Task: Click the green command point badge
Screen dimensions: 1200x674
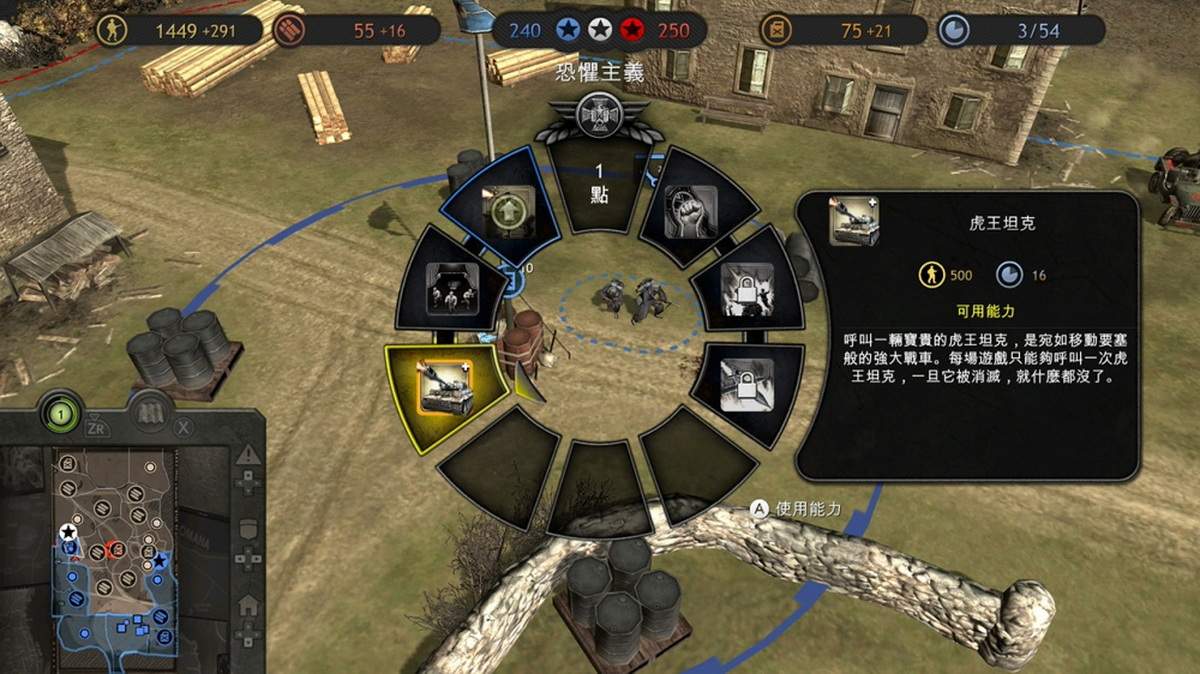Action: [61, 412]
